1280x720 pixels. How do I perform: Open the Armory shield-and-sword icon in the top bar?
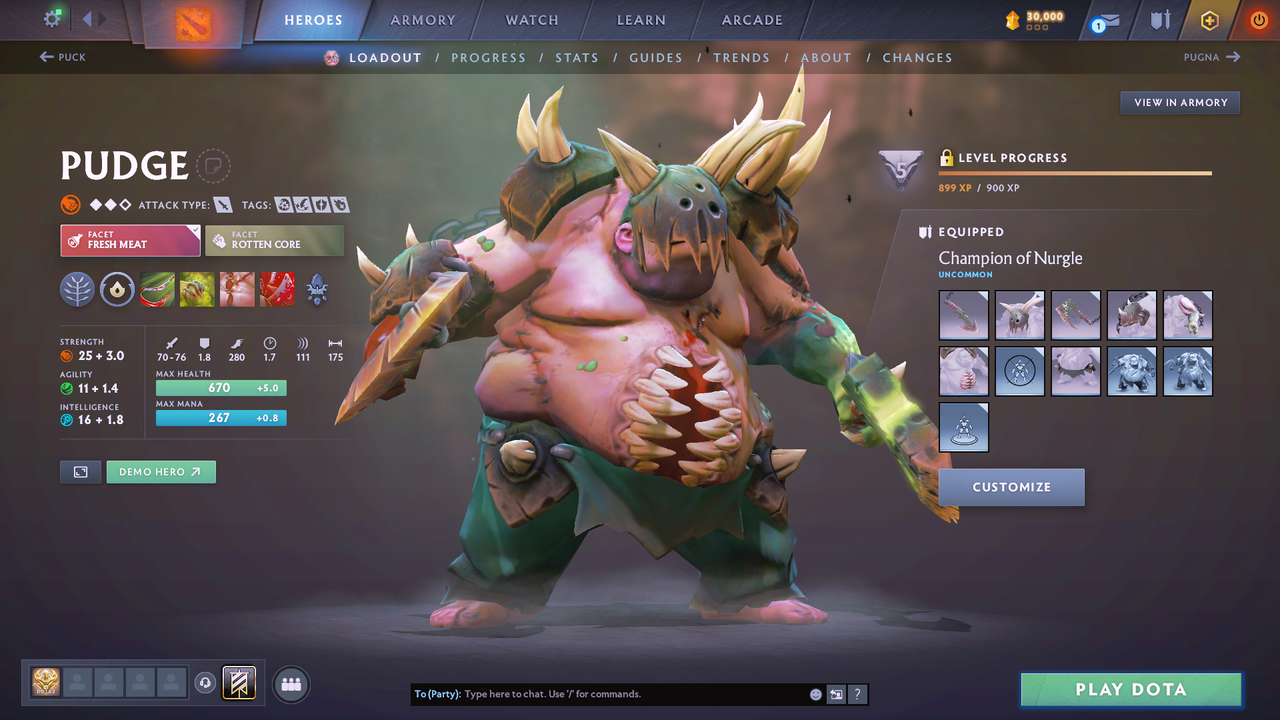1162,19
